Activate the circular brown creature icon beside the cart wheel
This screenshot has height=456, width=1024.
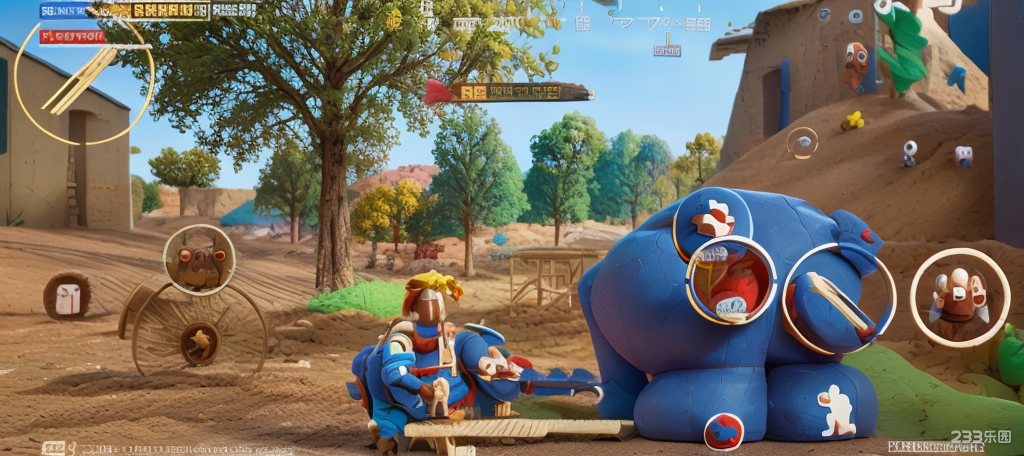tap(199, 260)
